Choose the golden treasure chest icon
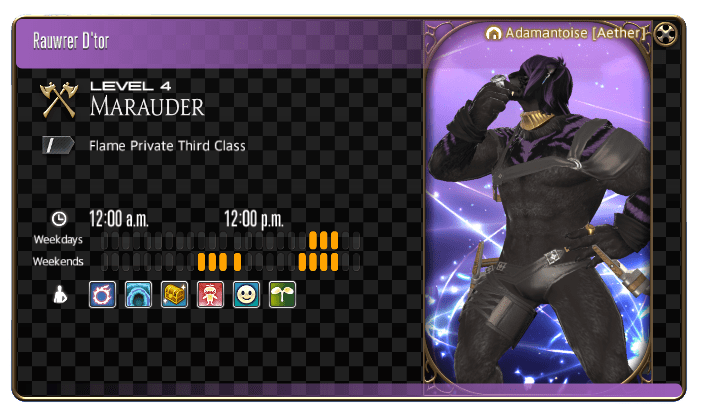This screenshot has height=414, width=701. point(174,294)
